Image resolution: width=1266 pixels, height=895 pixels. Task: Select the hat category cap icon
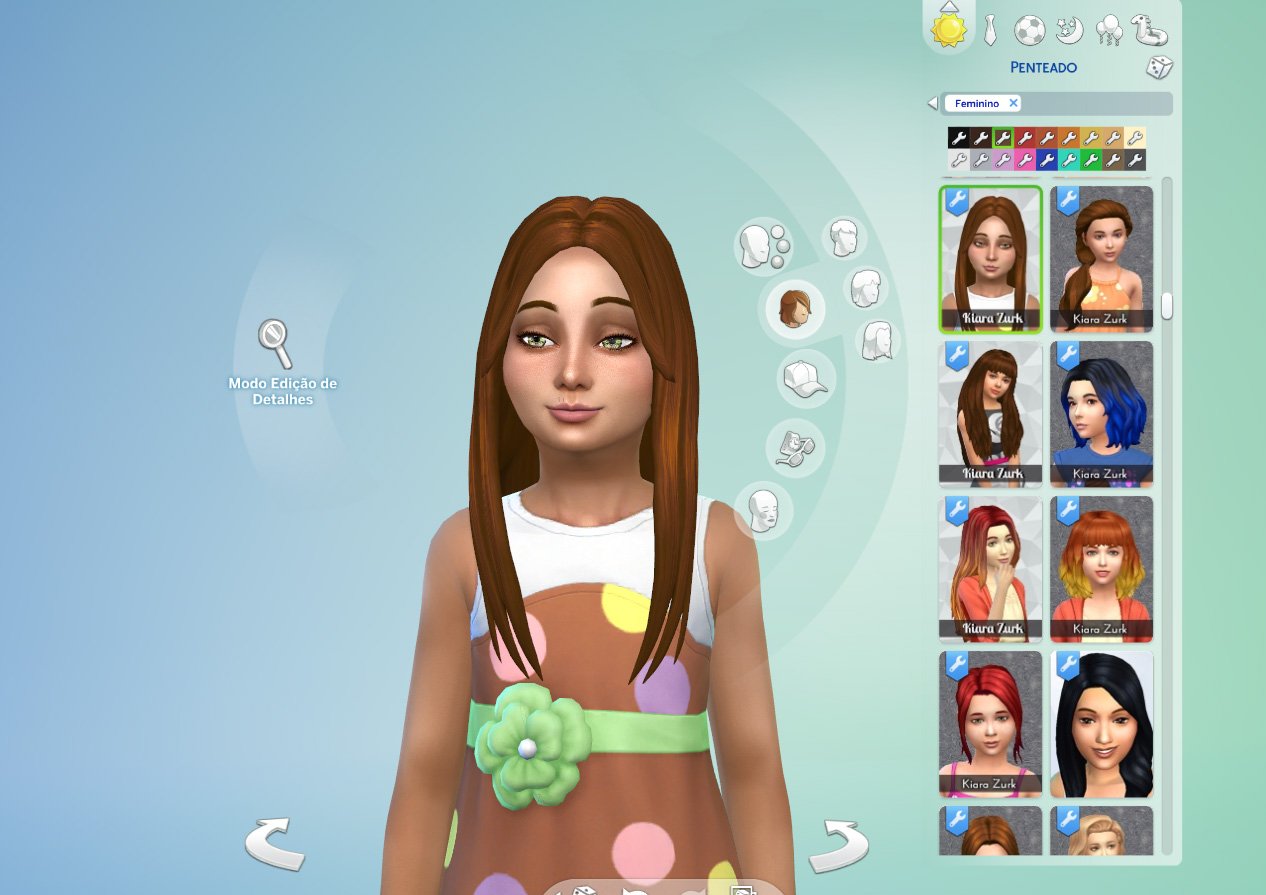(x=805, y=379)
